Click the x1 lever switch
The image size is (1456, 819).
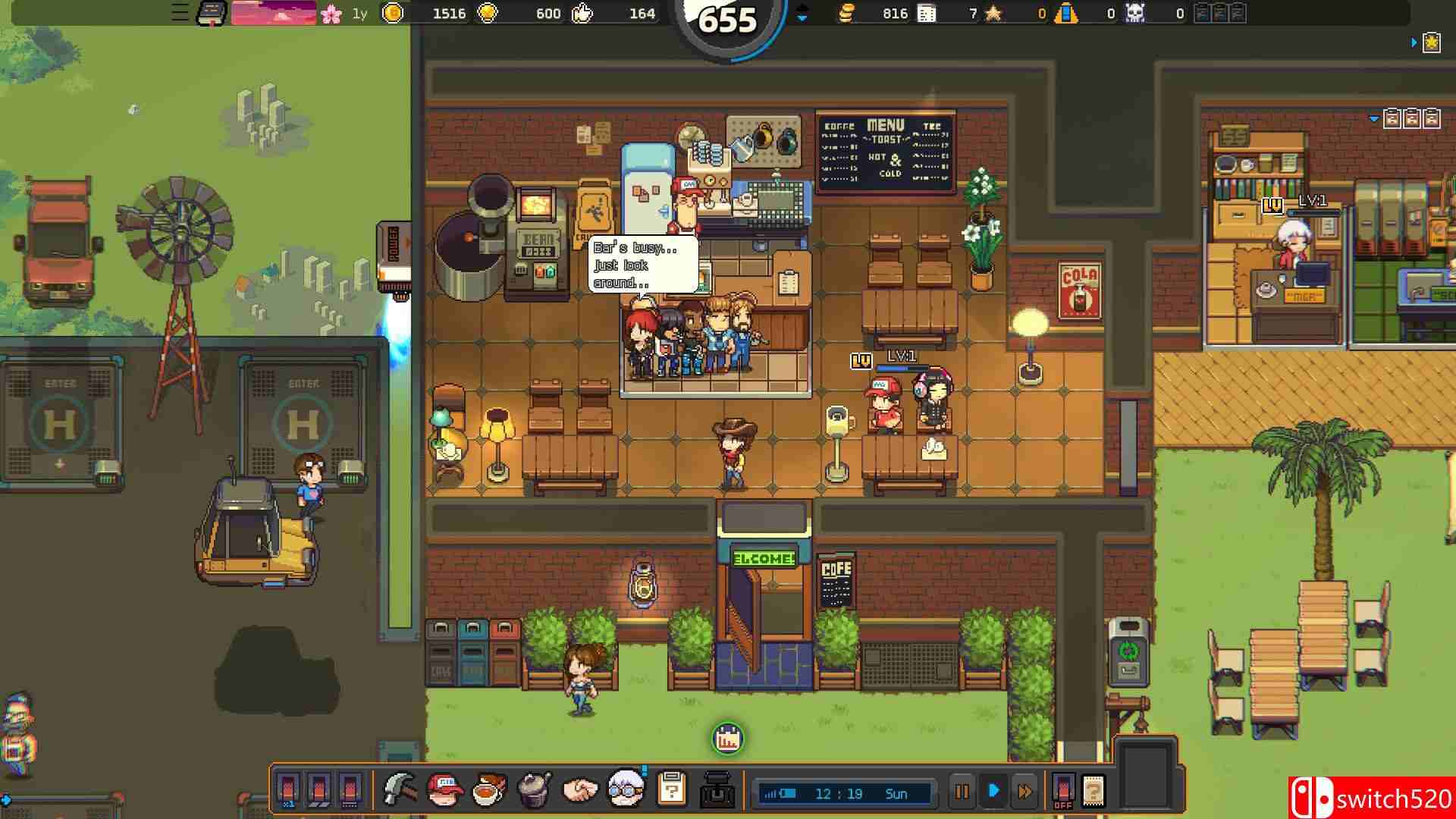[x=288, y=790]
